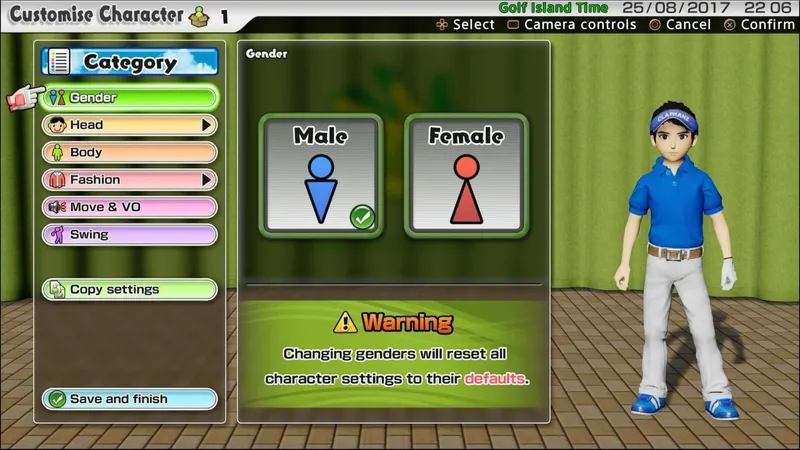
Task: Choose the Body category
Action: point(130,153)
